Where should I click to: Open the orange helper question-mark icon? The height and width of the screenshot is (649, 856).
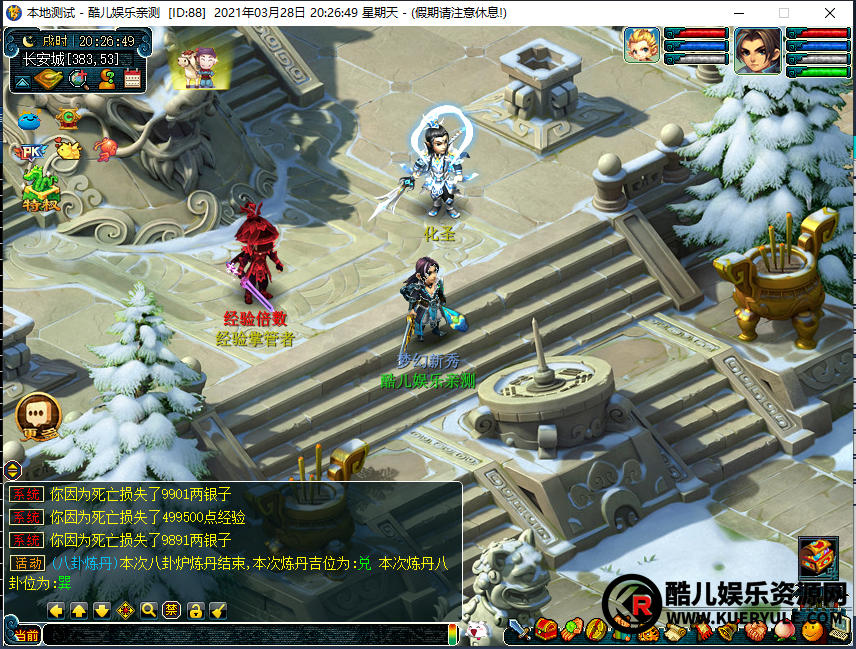coord(107,78)
